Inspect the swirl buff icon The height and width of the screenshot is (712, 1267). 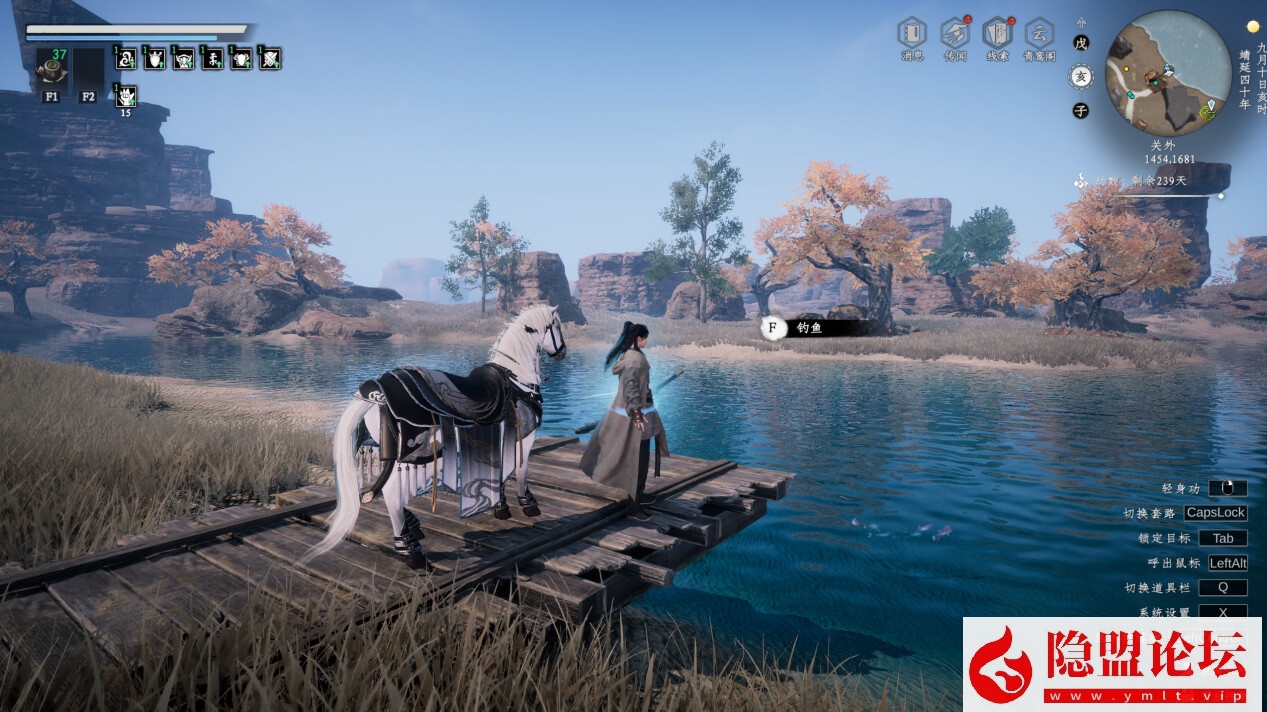[x=126, y=59]
